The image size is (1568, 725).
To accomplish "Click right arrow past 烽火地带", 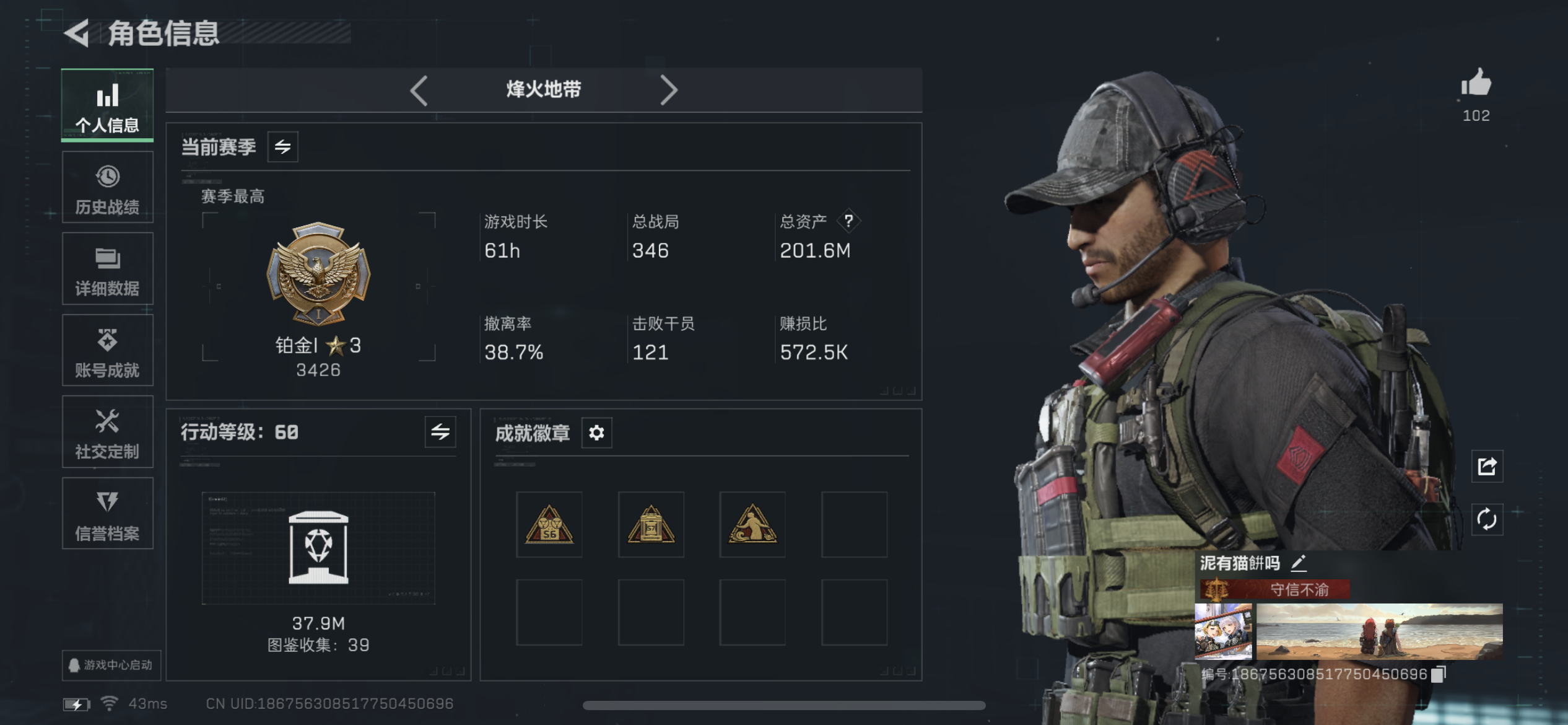I will [x=669, y=90].
